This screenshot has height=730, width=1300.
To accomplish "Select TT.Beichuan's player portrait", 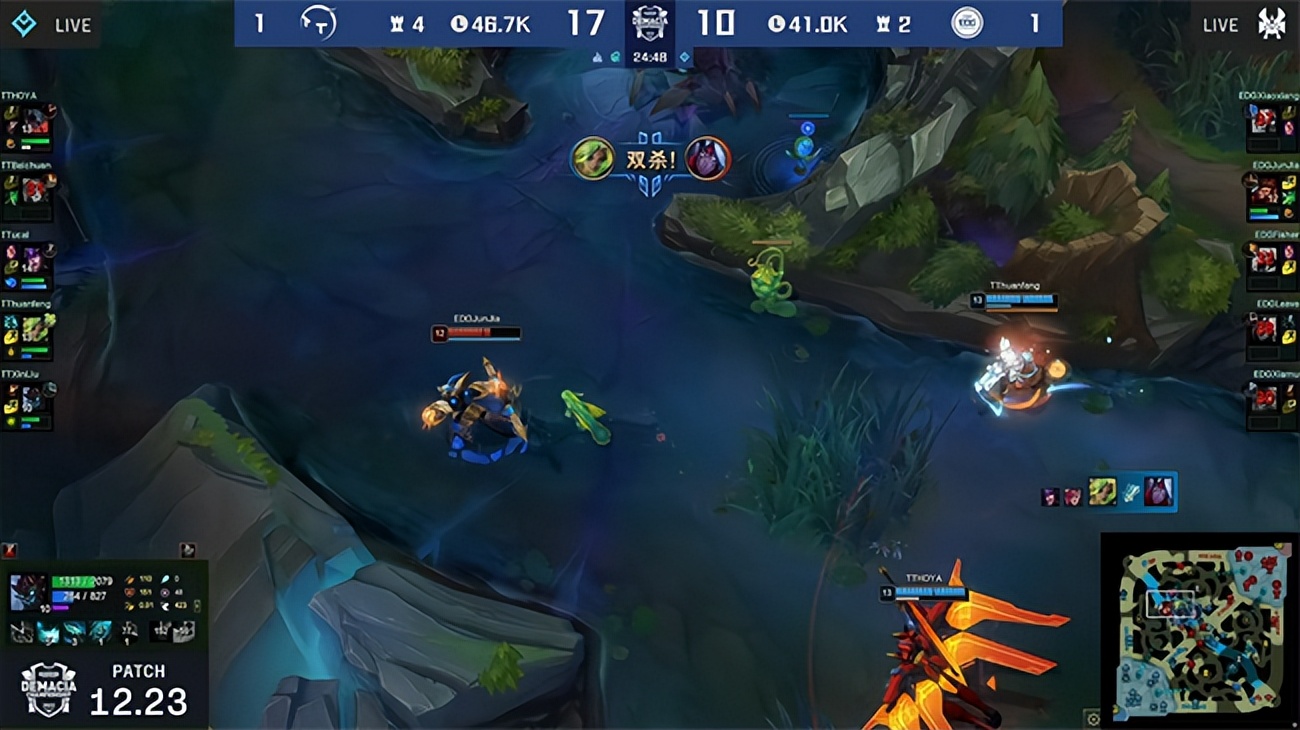I will tap(36, 187).
